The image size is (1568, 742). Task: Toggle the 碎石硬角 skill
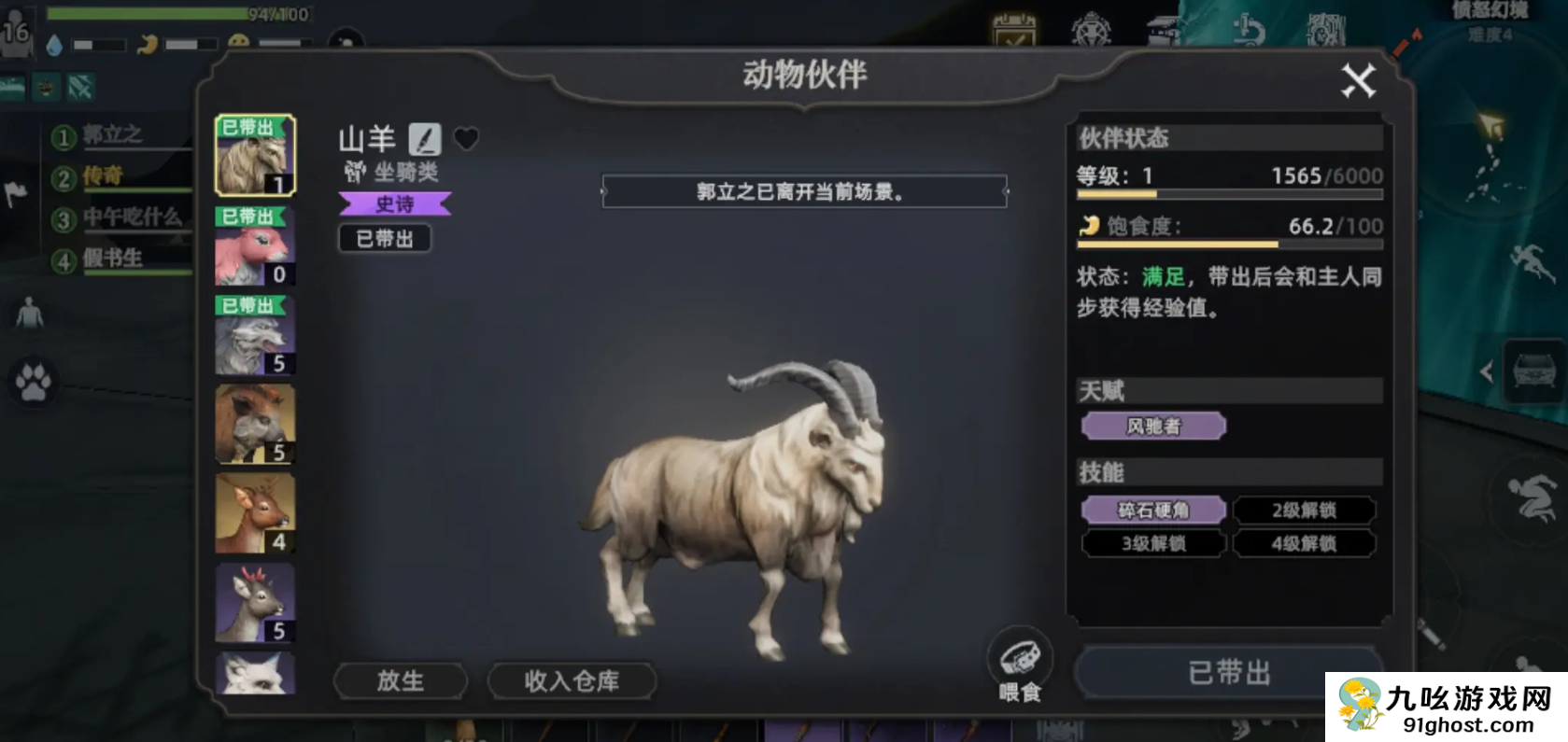pyautogui.click(x=1152, y=510)
